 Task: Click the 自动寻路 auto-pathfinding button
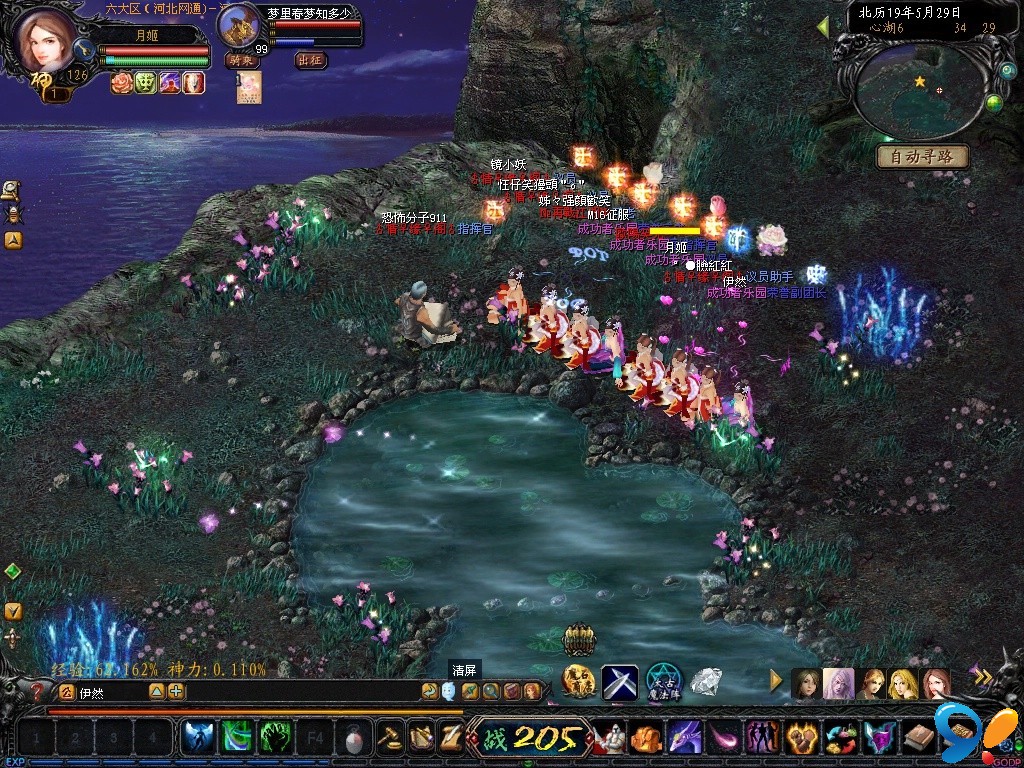coord(922,157)
